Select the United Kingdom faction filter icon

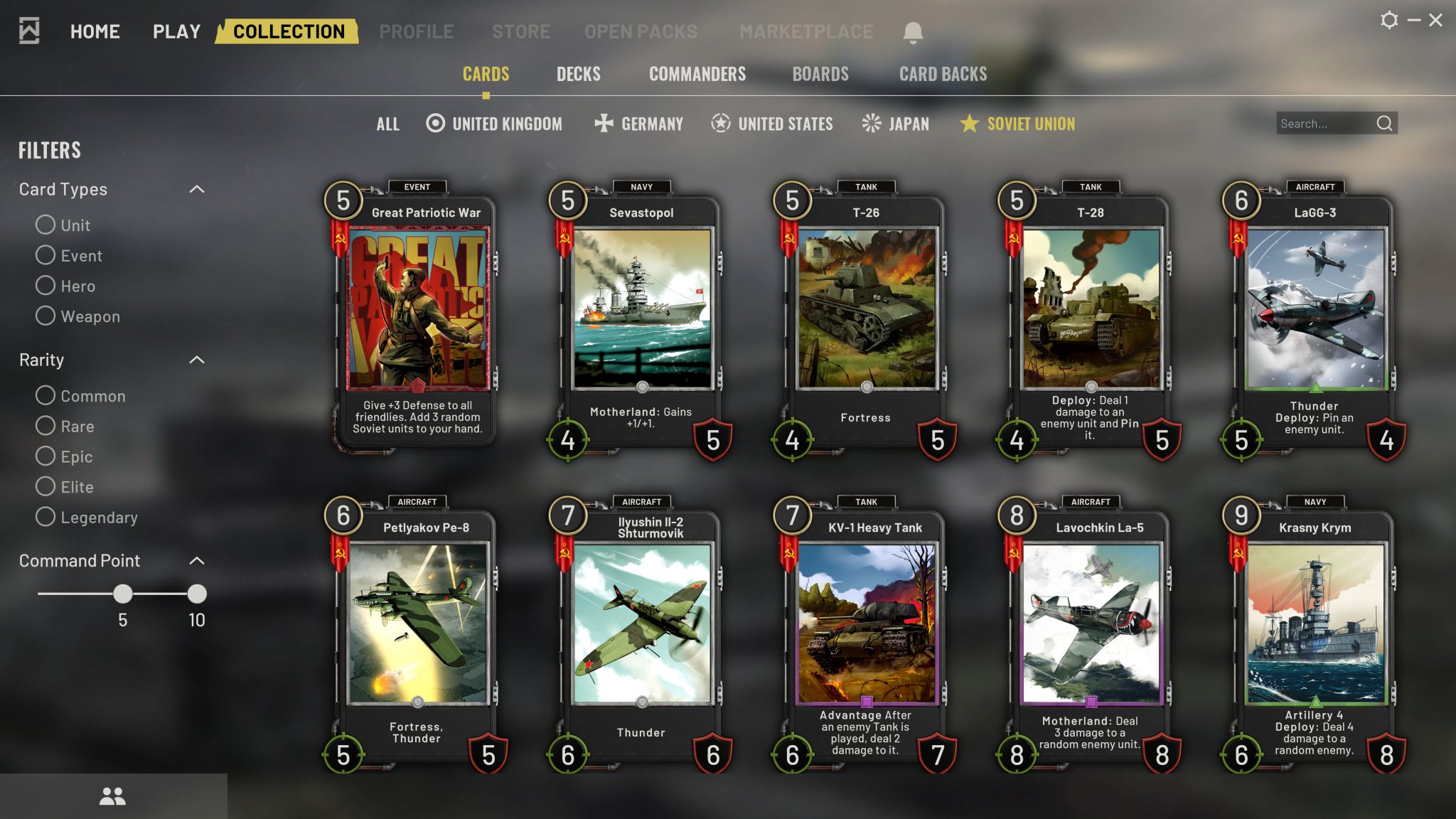(434, 123)
